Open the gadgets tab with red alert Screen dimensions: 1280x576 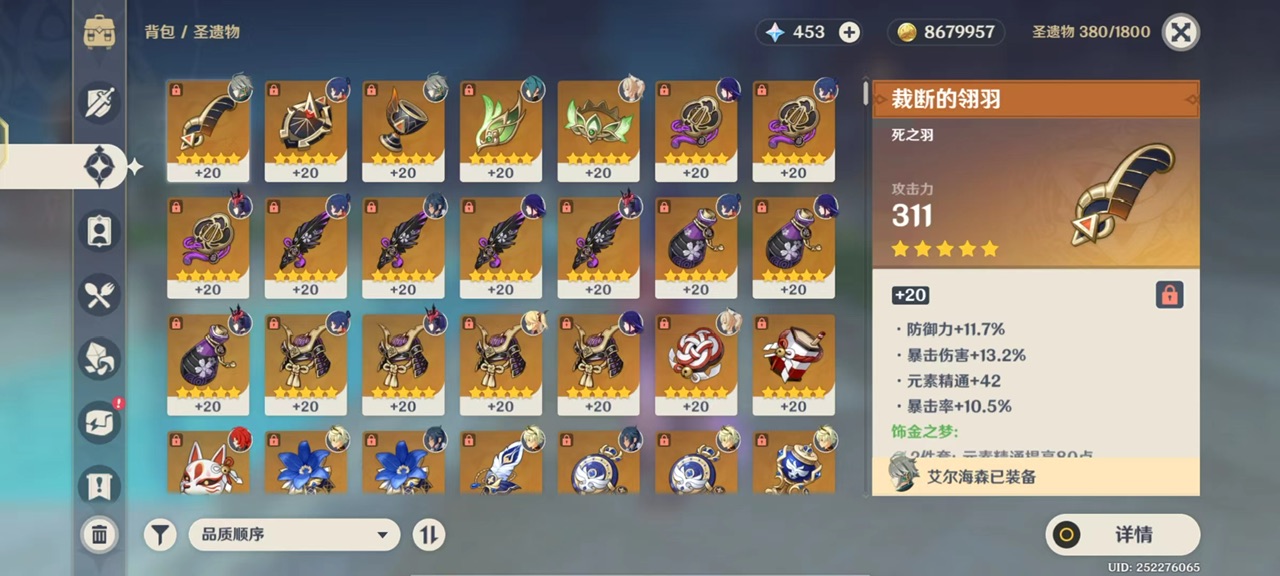tap(100, 422)
